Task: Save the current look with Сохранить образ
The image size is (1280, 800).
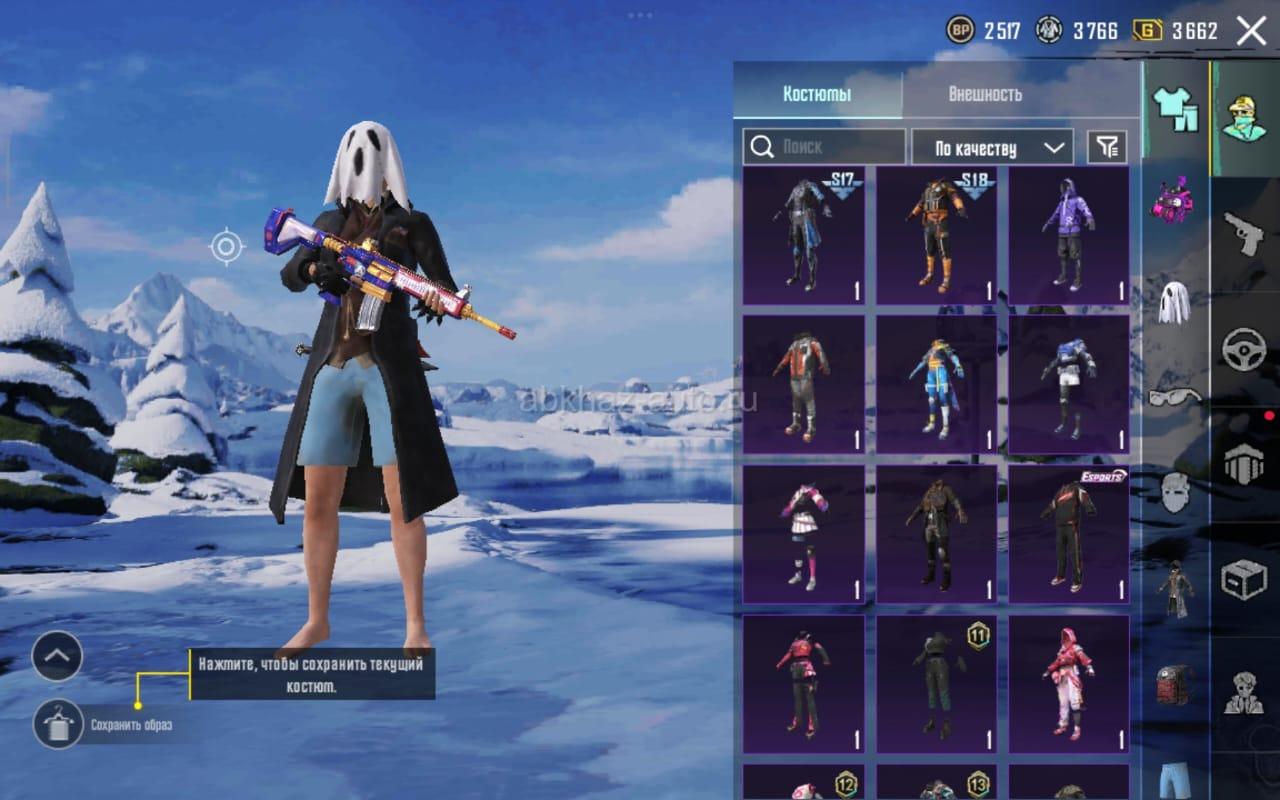Action: click(x=58, y=724)
